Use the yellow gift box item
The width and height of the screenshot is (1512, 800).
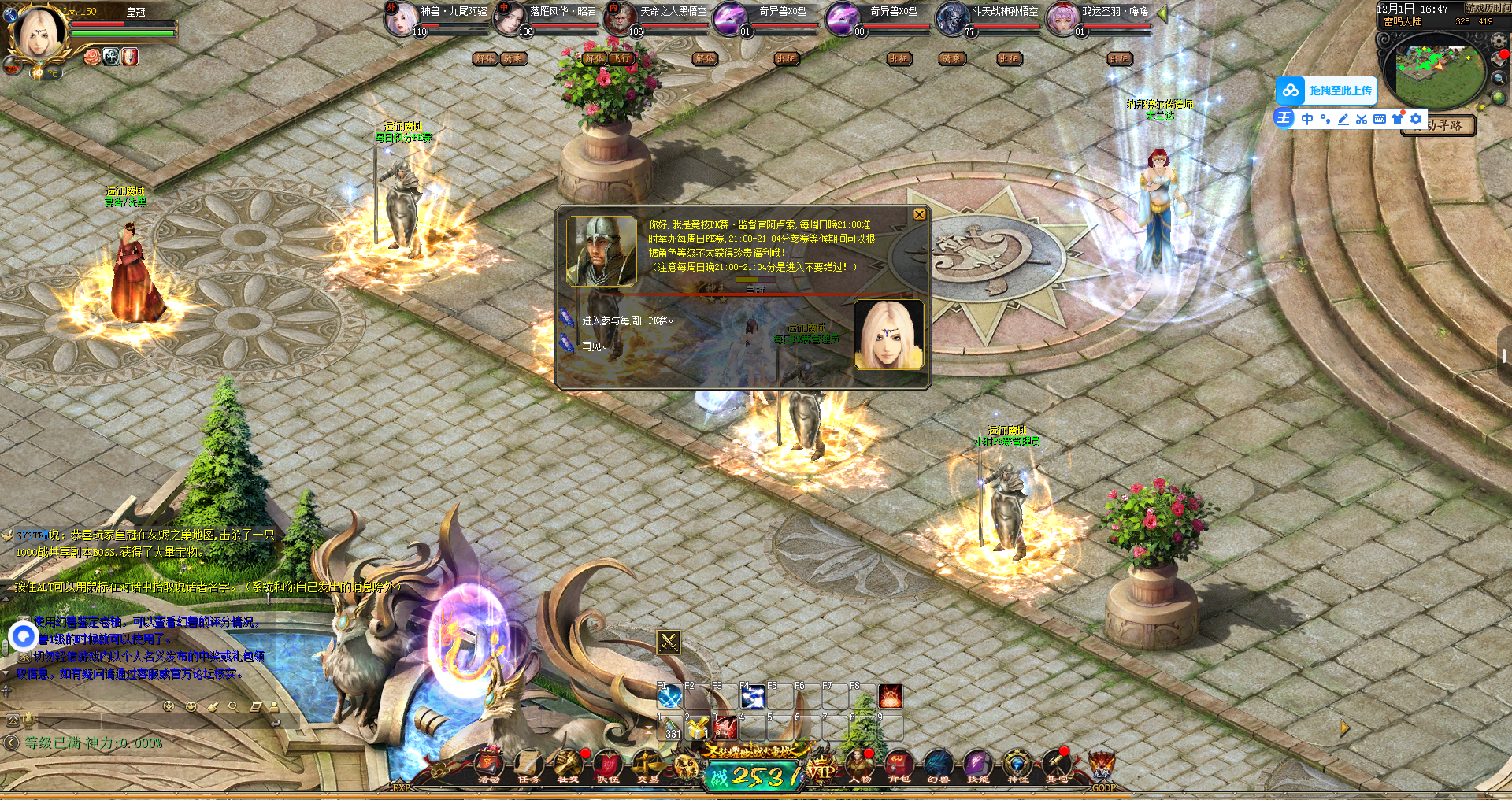click(697, 728)
